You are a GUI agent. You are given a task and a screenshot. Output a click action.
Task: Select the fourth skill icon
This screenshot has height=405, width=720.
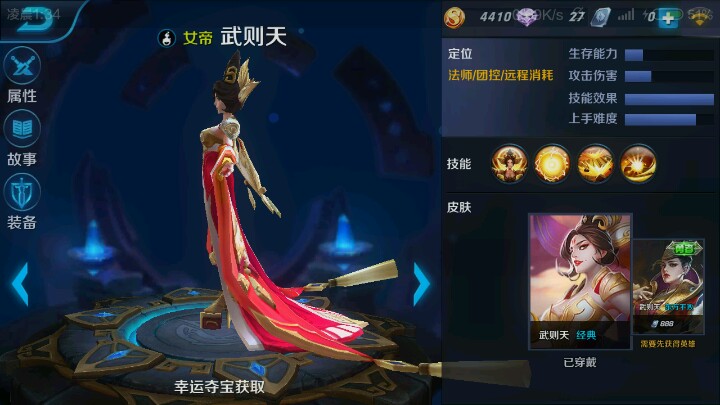[638, 163]
